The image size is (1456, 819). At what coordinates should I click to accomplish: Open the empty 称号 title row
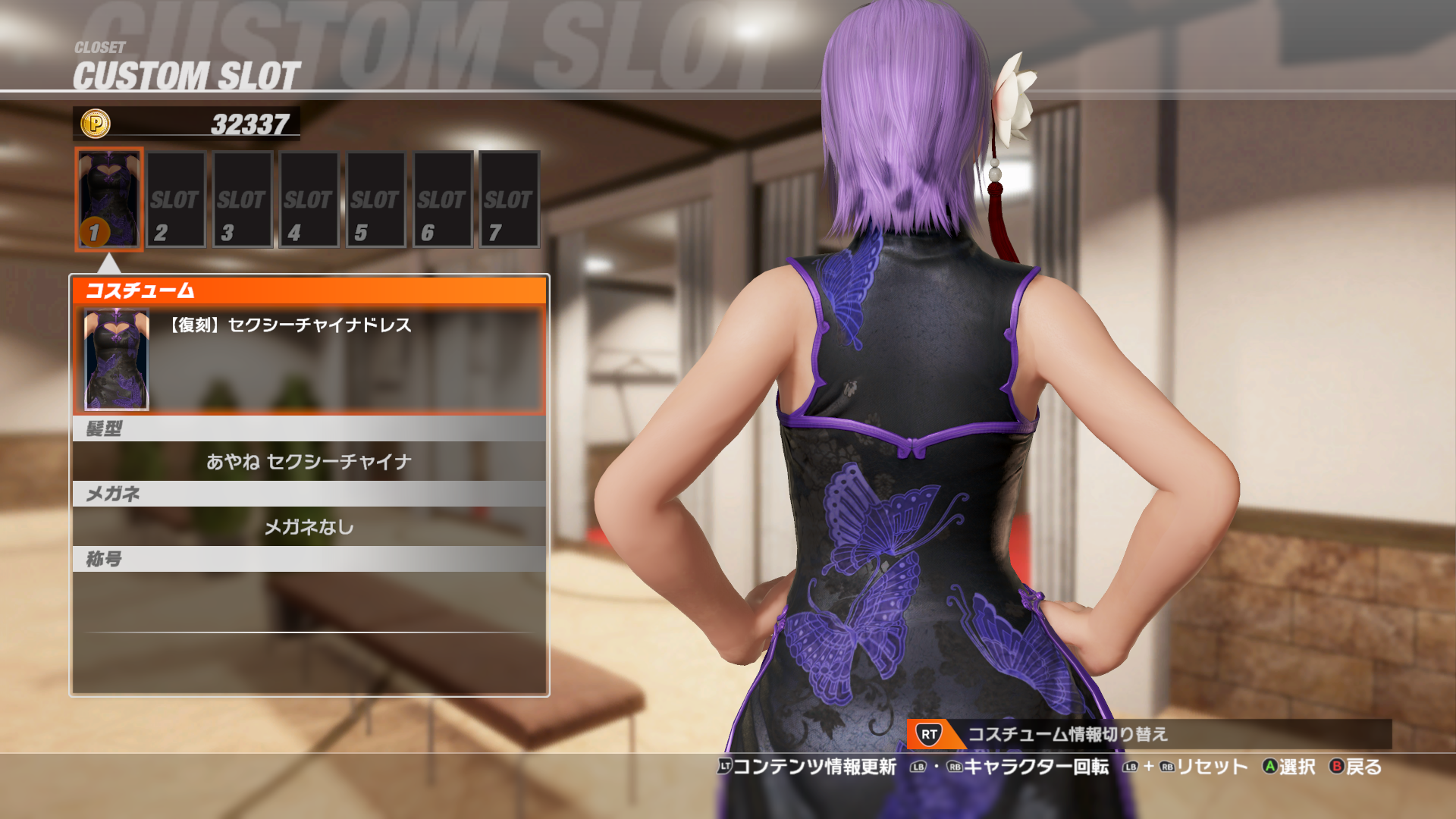(309, 601)
